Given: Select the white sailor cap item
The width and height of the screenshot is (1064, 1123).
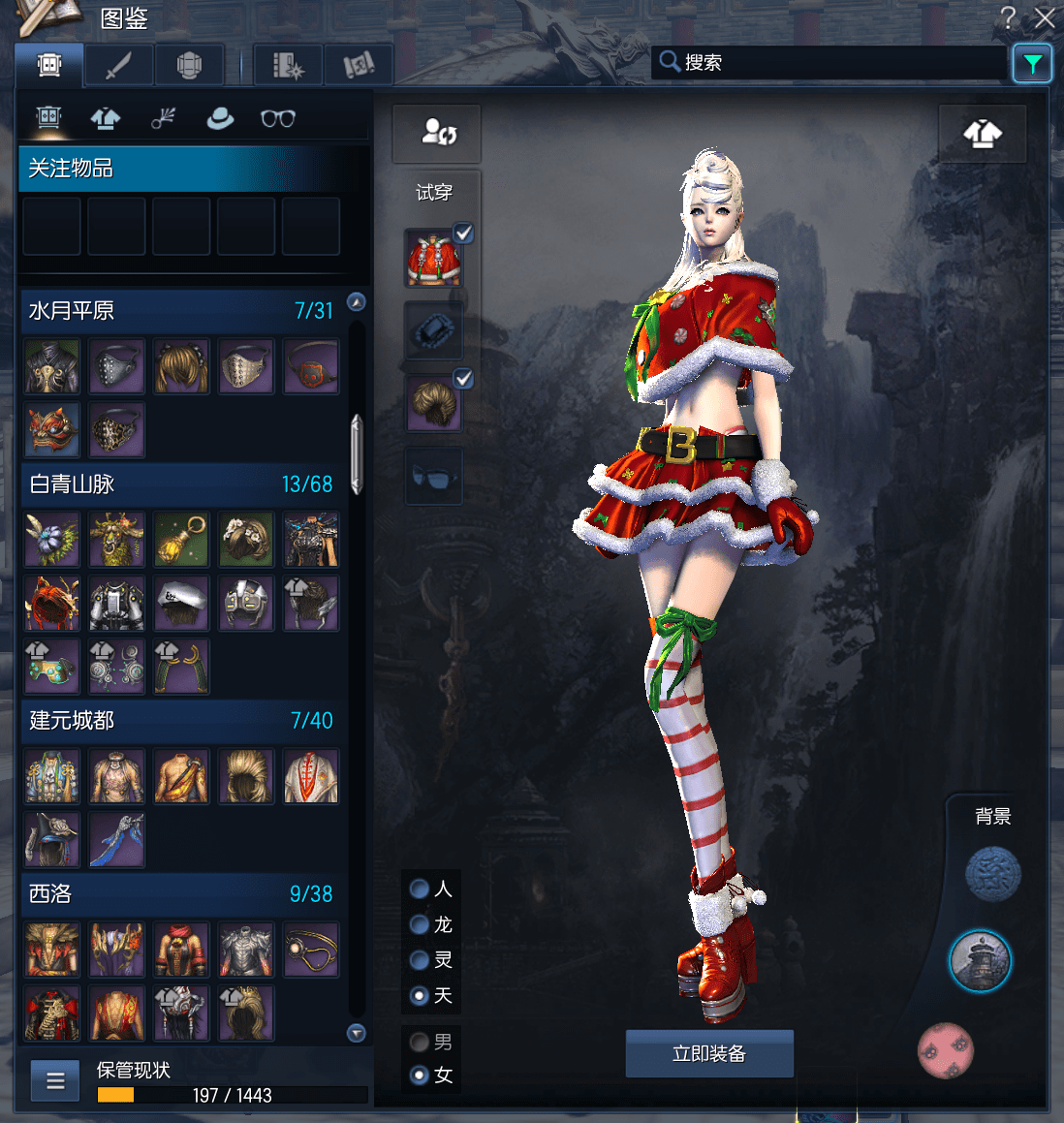Looking at the screenshot, I should (x=181, y=603).
